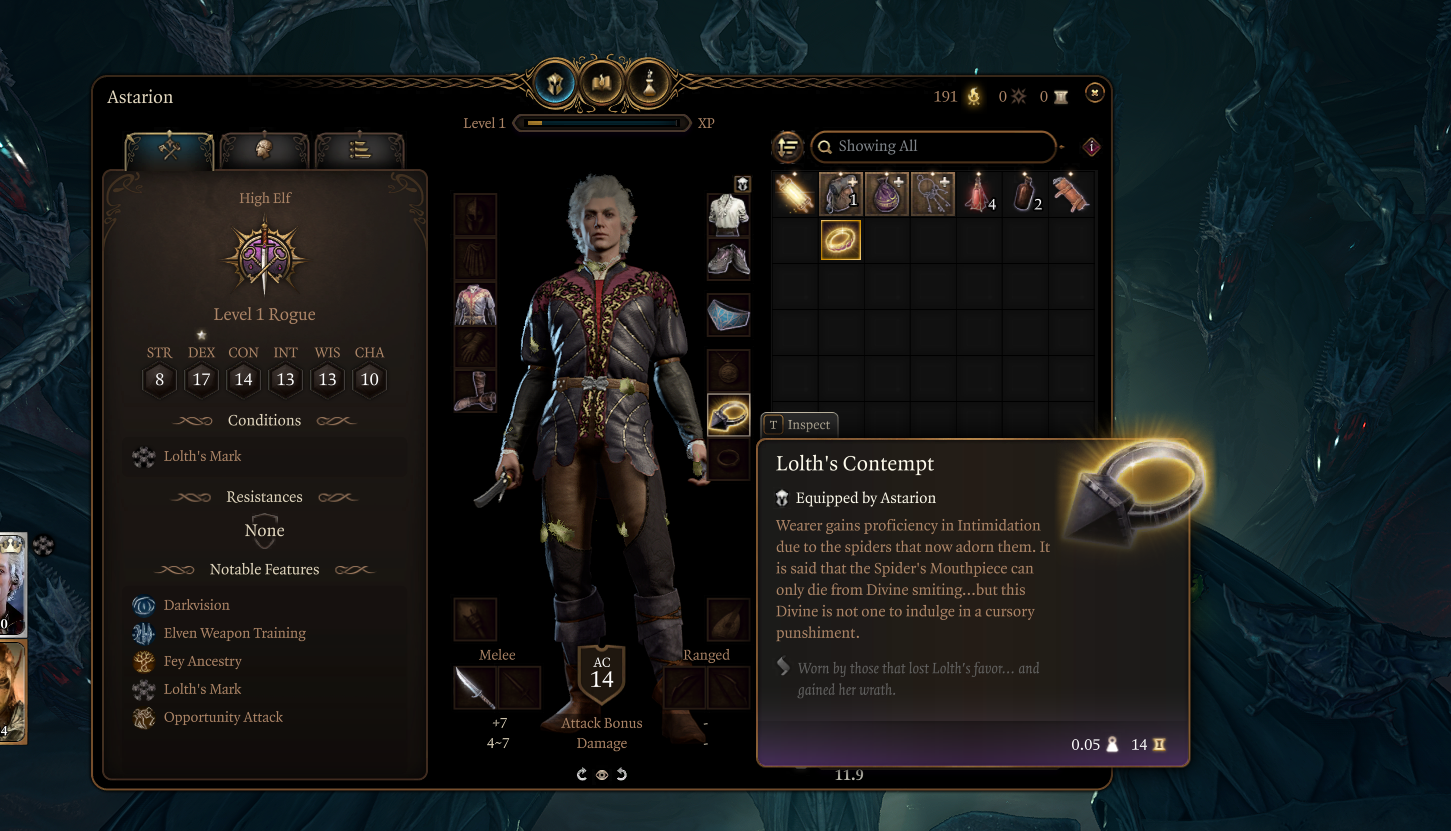Image resolution: width=1451 pixels, height=831 pixels.
Task: Focus the 'Showing All' search field
Action: coord(933,147)
